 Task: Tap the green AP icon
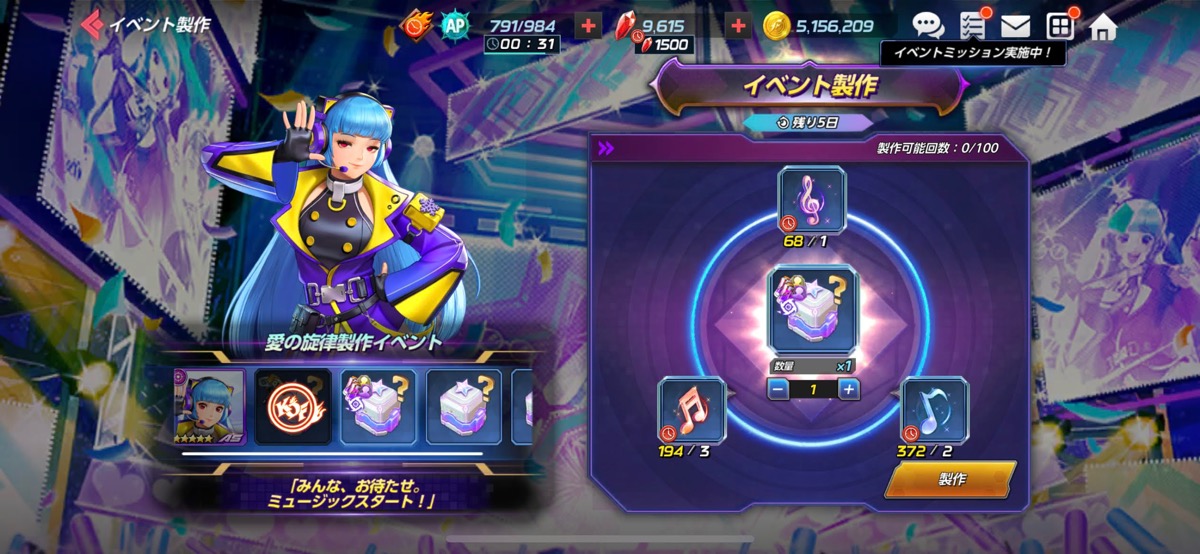(456, 26)
